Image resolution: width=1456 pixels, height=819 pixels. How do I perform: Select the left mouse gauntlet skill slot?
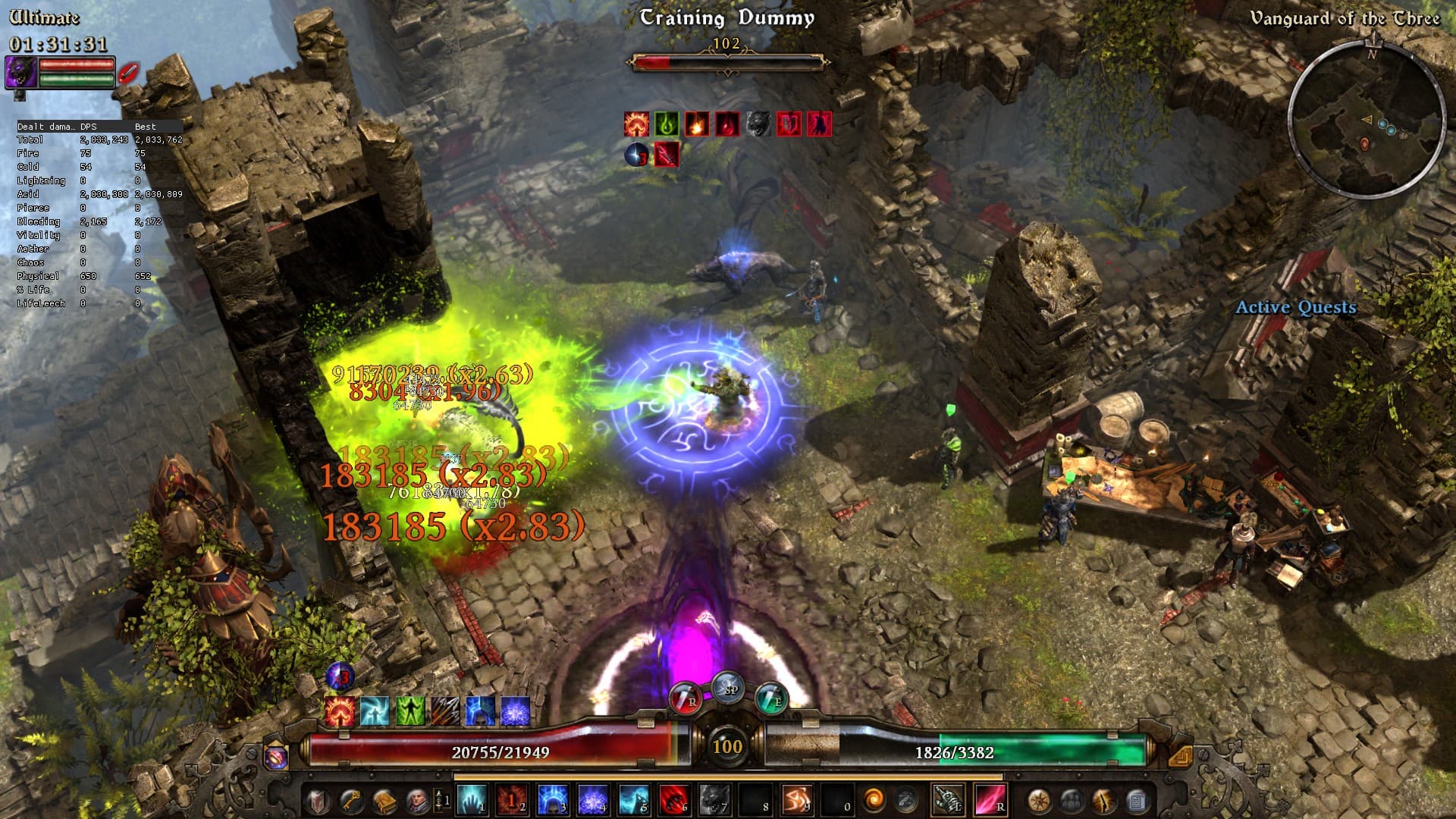click(x=948, y=800)
